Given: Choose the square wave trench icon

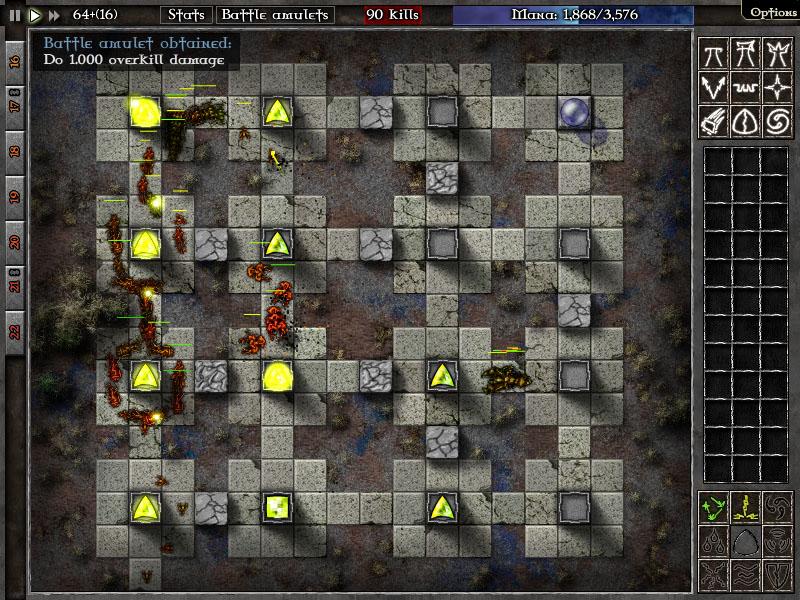Looking at the screenshot, I should pyautogui.click(x=744, y=87).
